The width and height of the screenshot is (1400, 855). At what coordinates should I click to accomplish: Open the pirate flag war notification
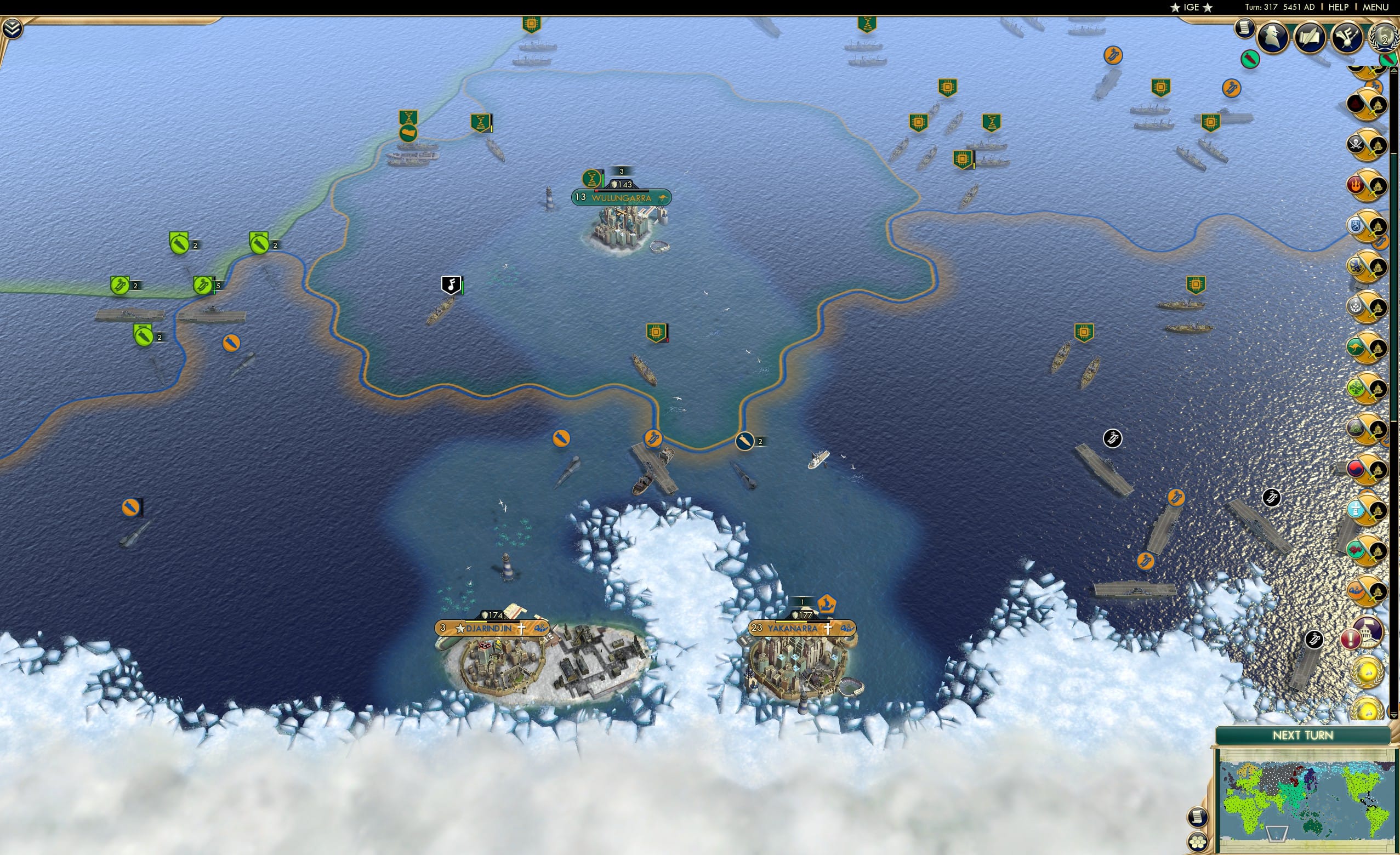tap(1357, 144)
